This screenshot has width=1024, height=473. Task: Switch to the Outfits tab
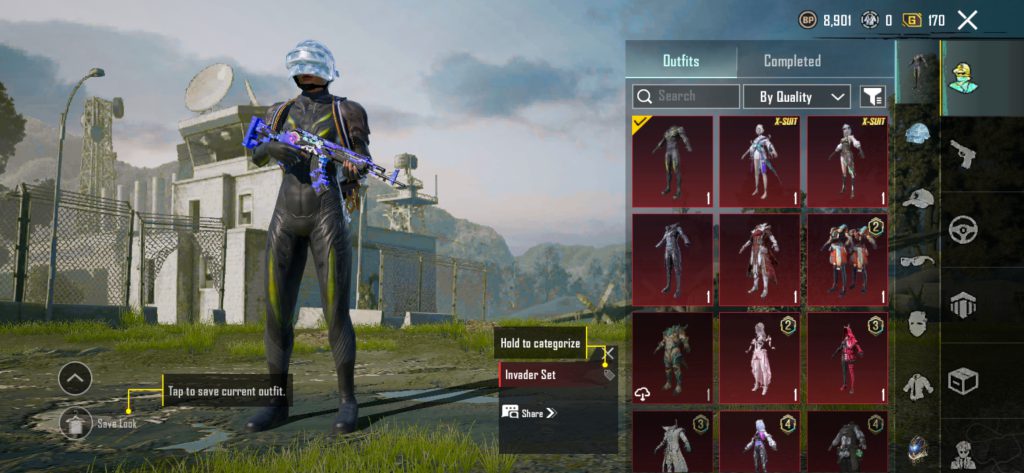[x=681, y=61]
